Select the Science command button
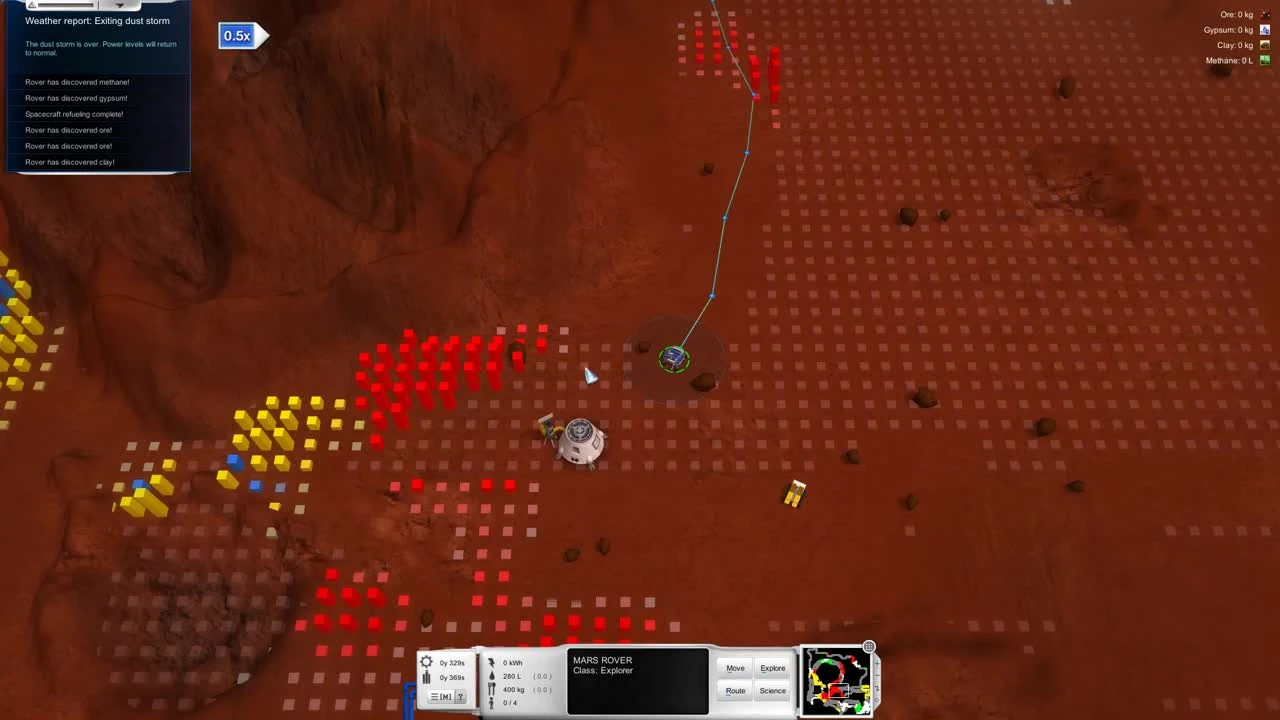The width and height of the screenshot is (1280, 720). [772, 690]
